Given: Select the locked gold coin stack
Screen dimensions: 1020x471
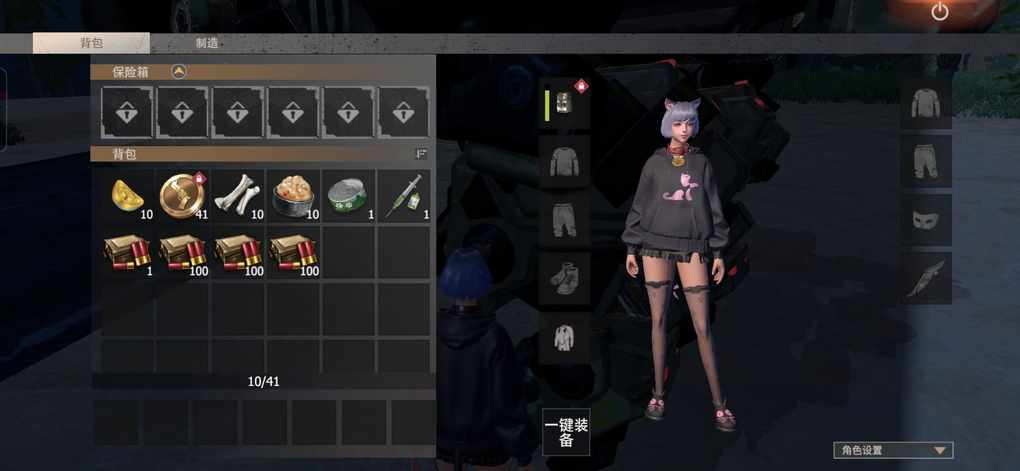Looking at the screenshot, I should pyautogui.click(x=182, y=195).
